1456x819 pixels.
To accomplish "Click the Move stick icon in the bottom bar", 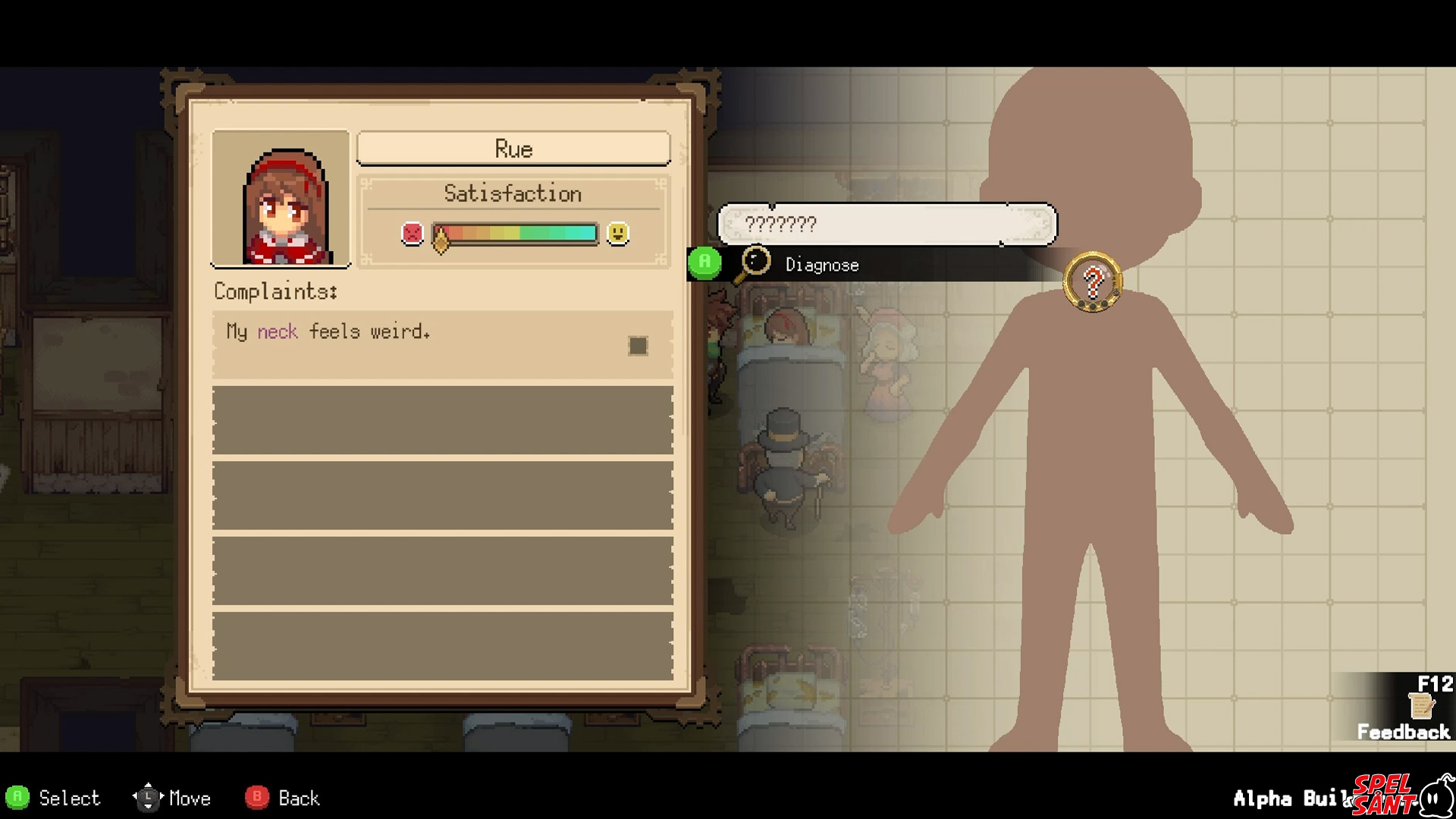I will 149,797.
